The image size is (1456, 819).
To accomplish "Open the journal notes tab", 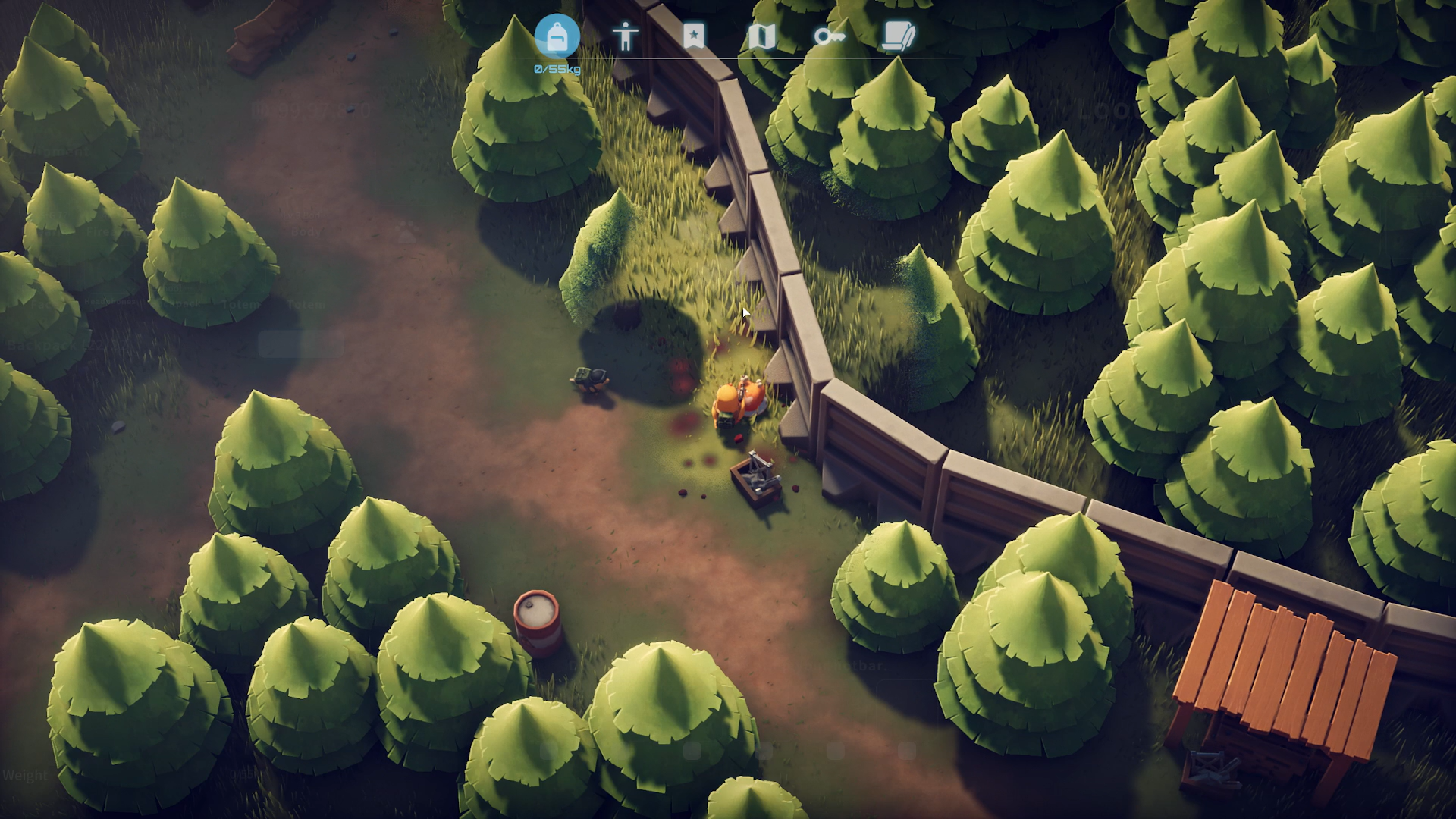I will 899,36.
